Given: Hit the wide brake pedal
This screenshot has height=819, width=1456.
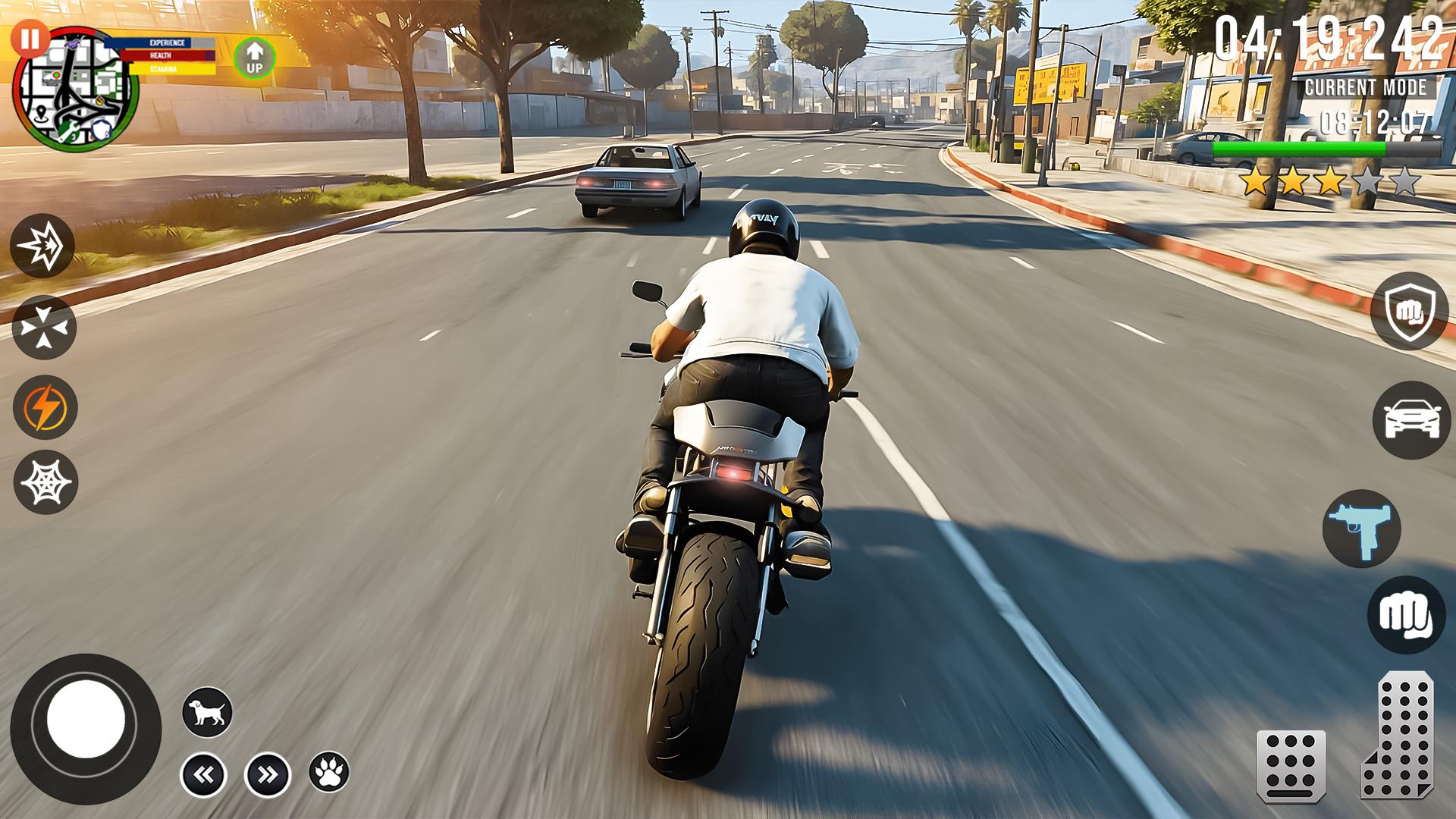Looking at the screenshot, I should (1291, 764).
